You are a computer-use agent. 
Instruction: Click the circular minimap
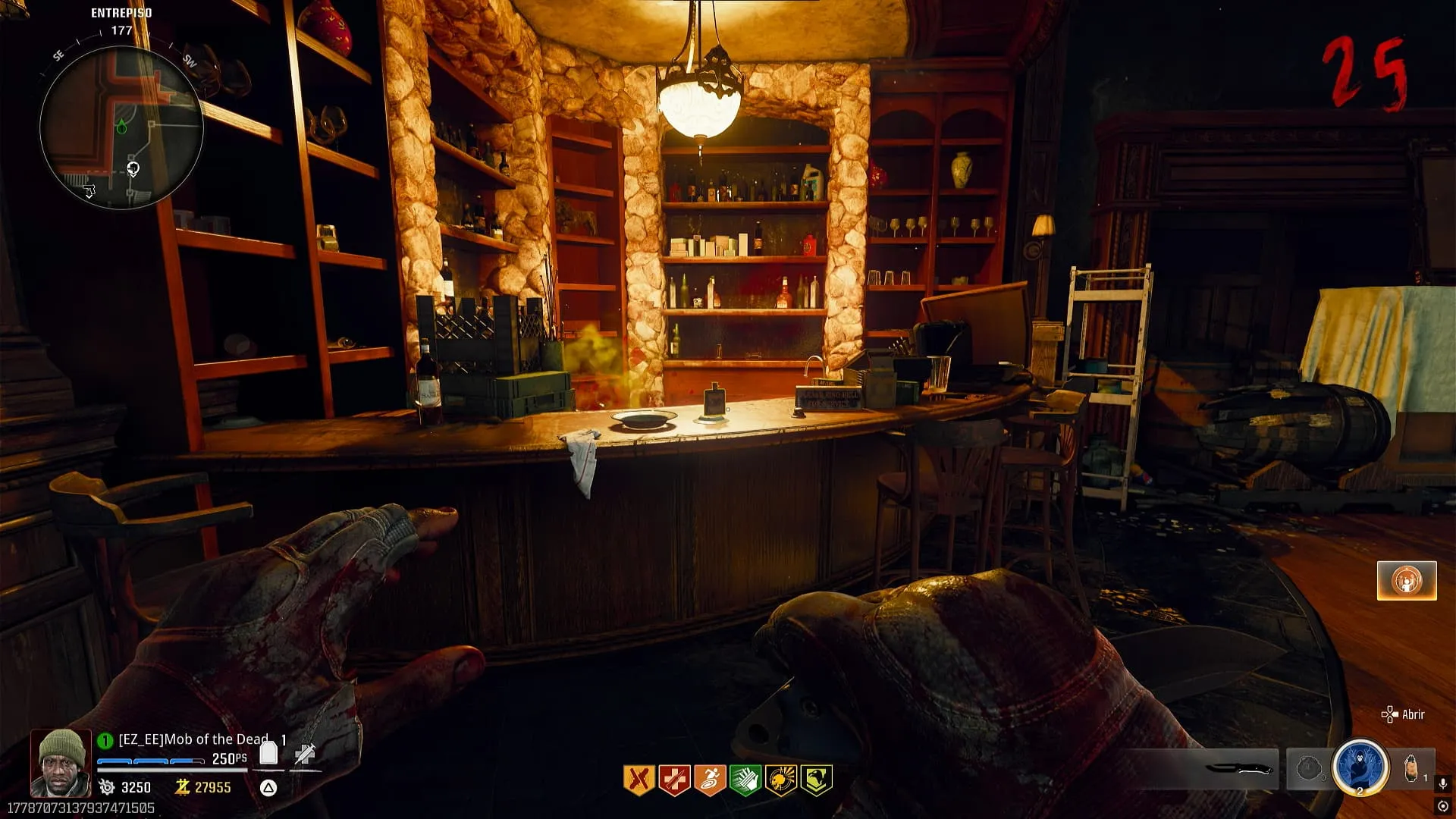[121, 127]
